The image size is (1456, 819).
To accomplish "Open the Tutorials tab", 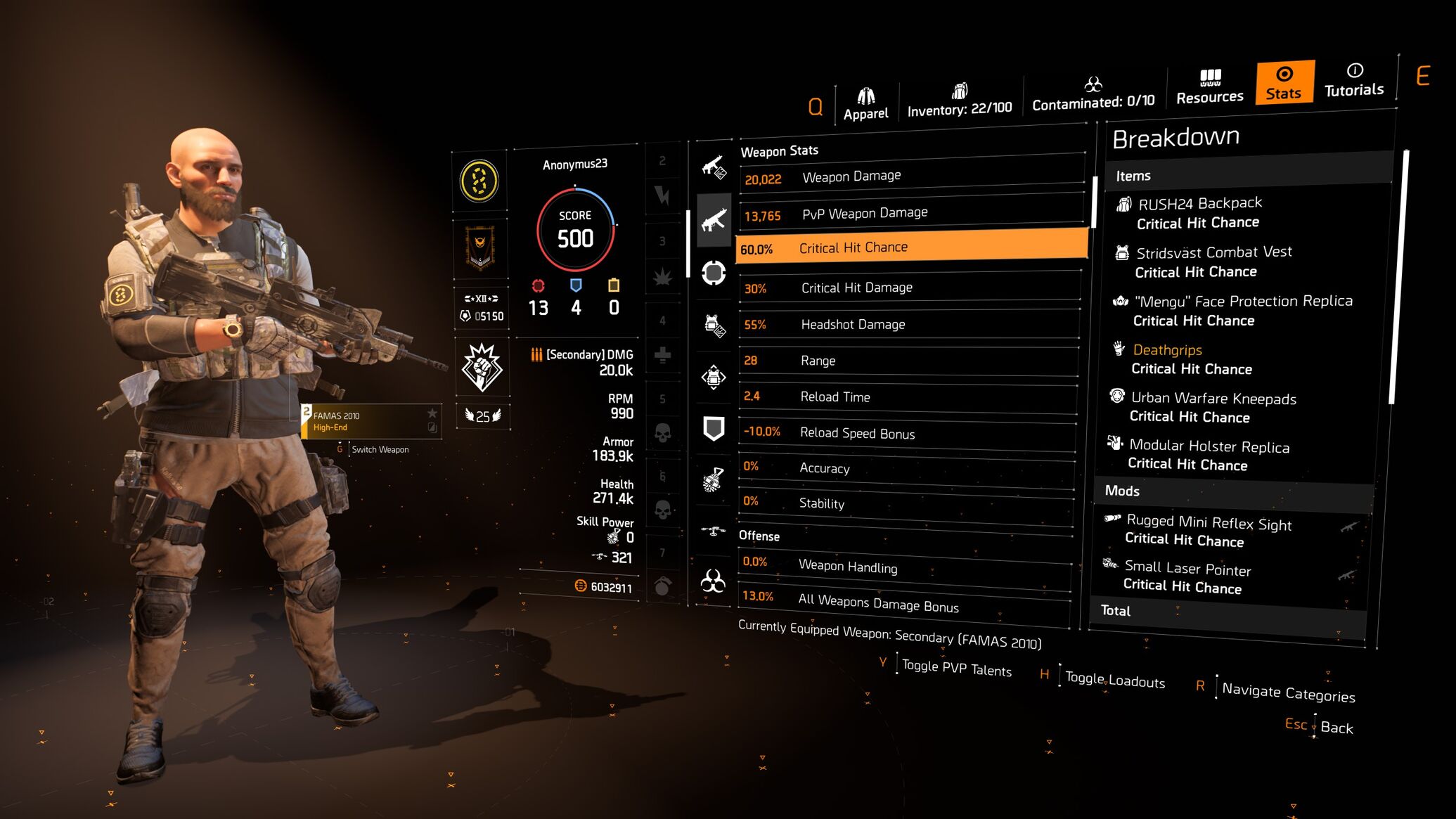I will tap(1353, 80).
